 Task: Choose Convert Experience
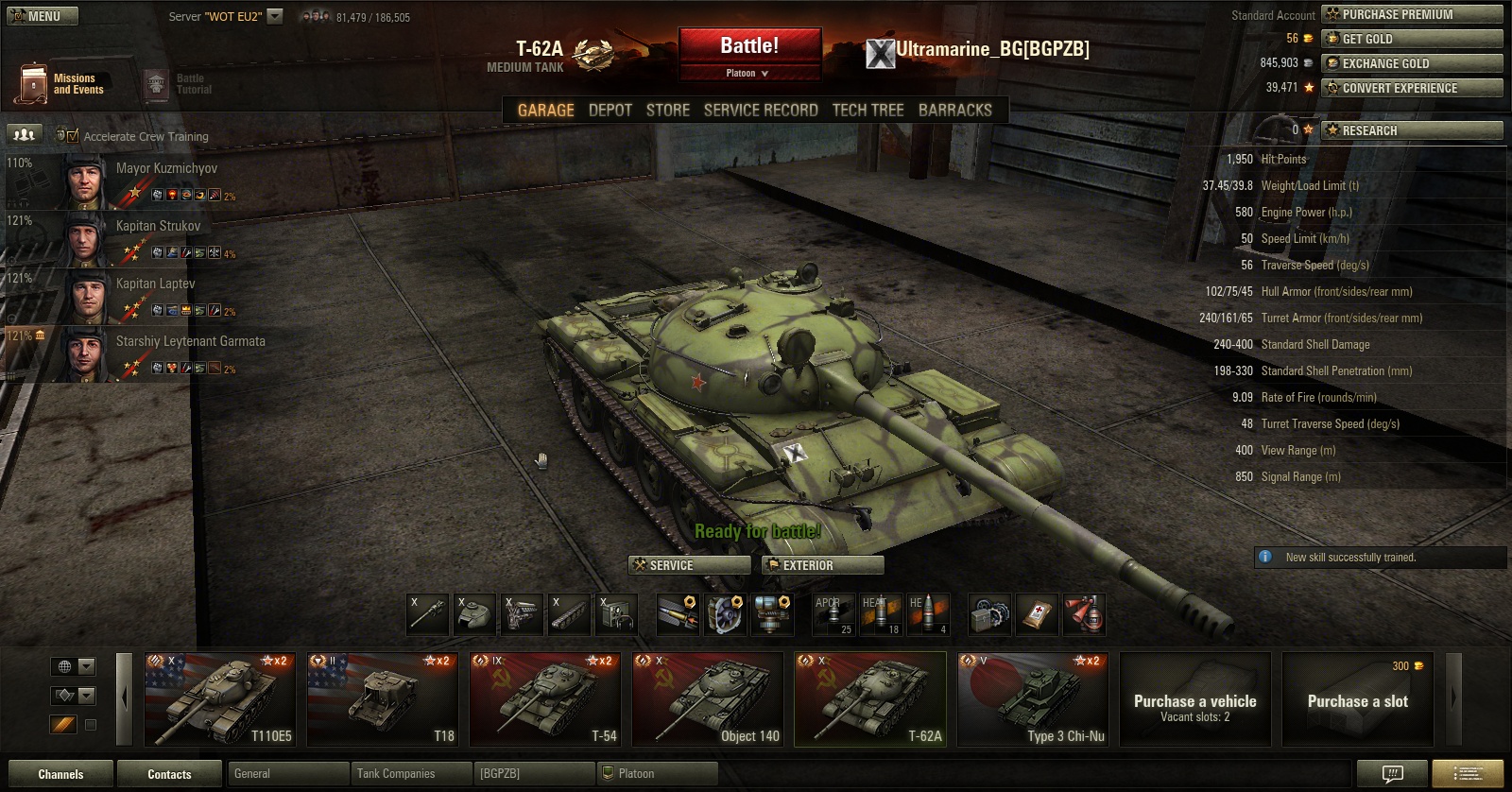[1412, 88]
